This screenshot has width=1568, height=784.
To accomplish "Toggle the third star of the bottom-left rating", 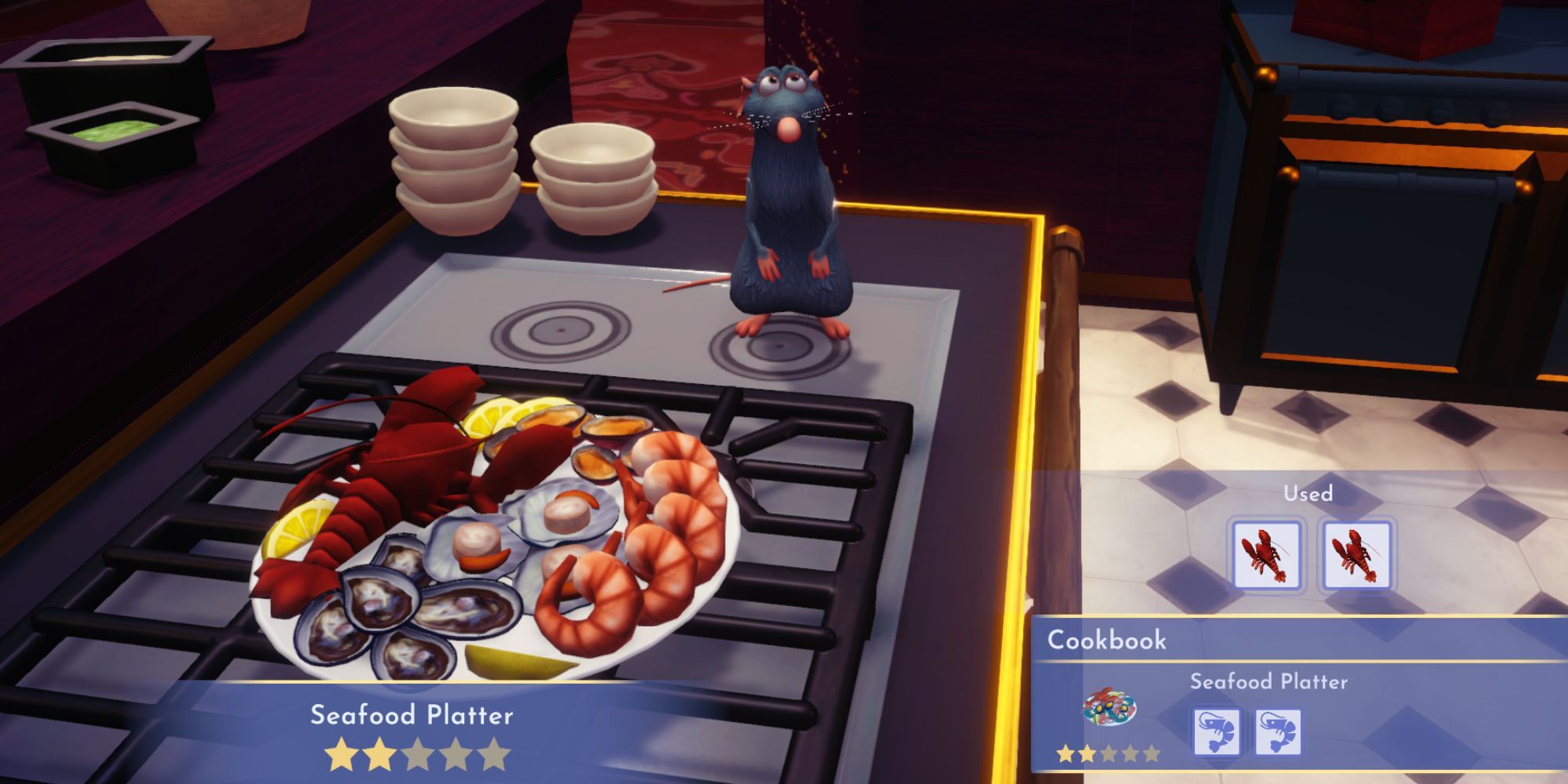I will pyautogui.click(x=418, y=753).
